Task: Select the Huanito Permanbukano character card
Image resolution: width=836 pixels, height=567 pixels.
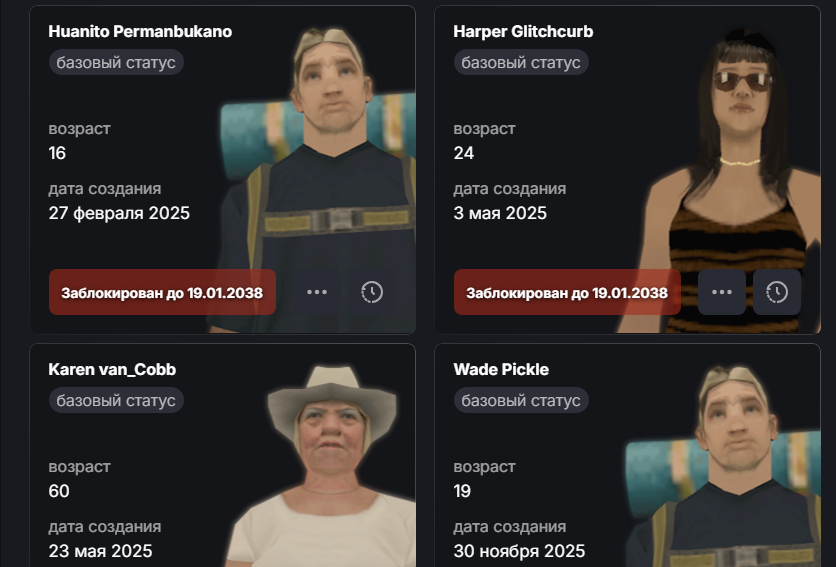Action: pyautogui.click(x=140, y=32)
